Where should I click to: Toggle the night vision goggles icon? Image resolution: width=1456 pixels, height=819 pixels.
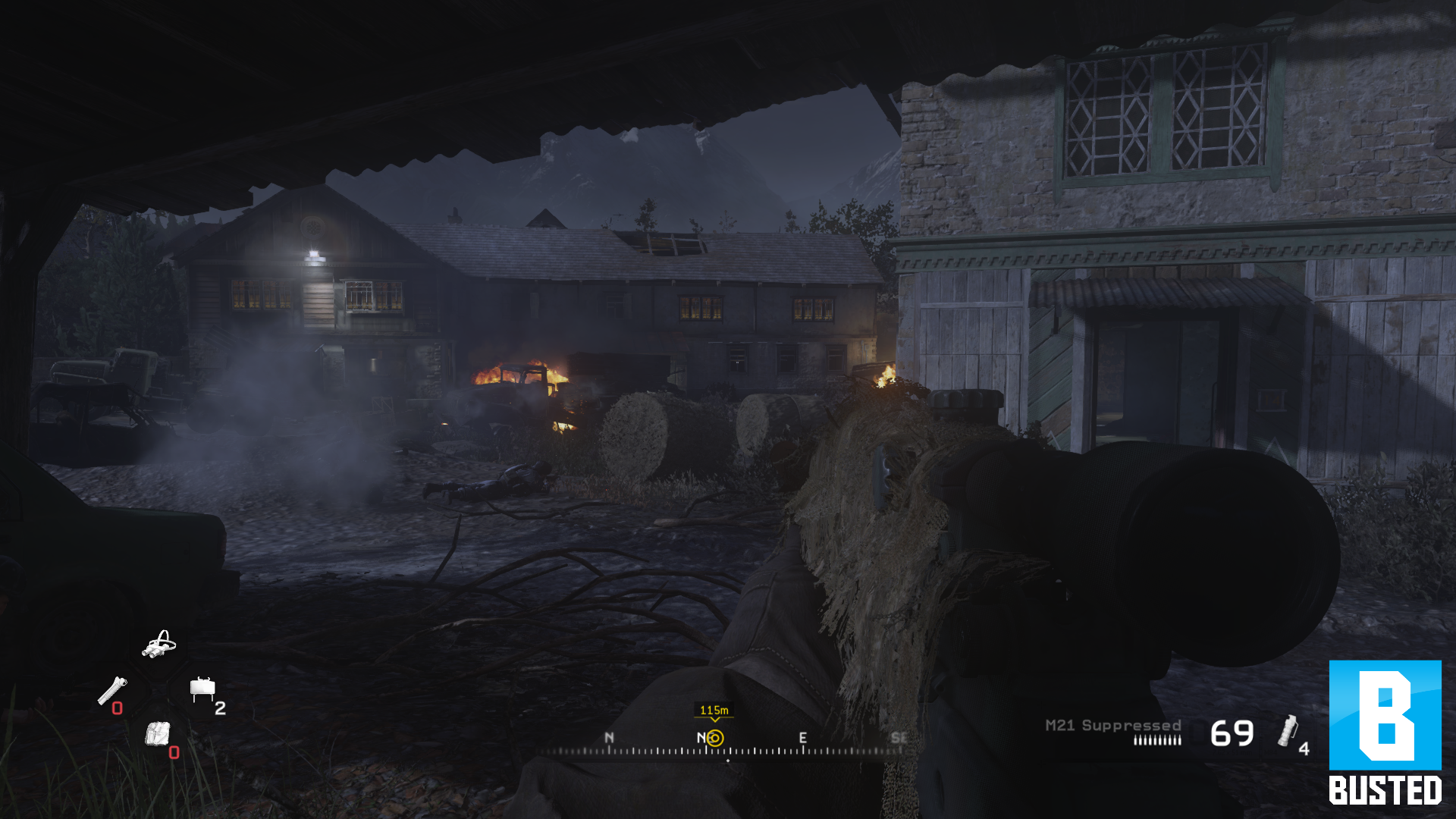click(x=159, y=645)
